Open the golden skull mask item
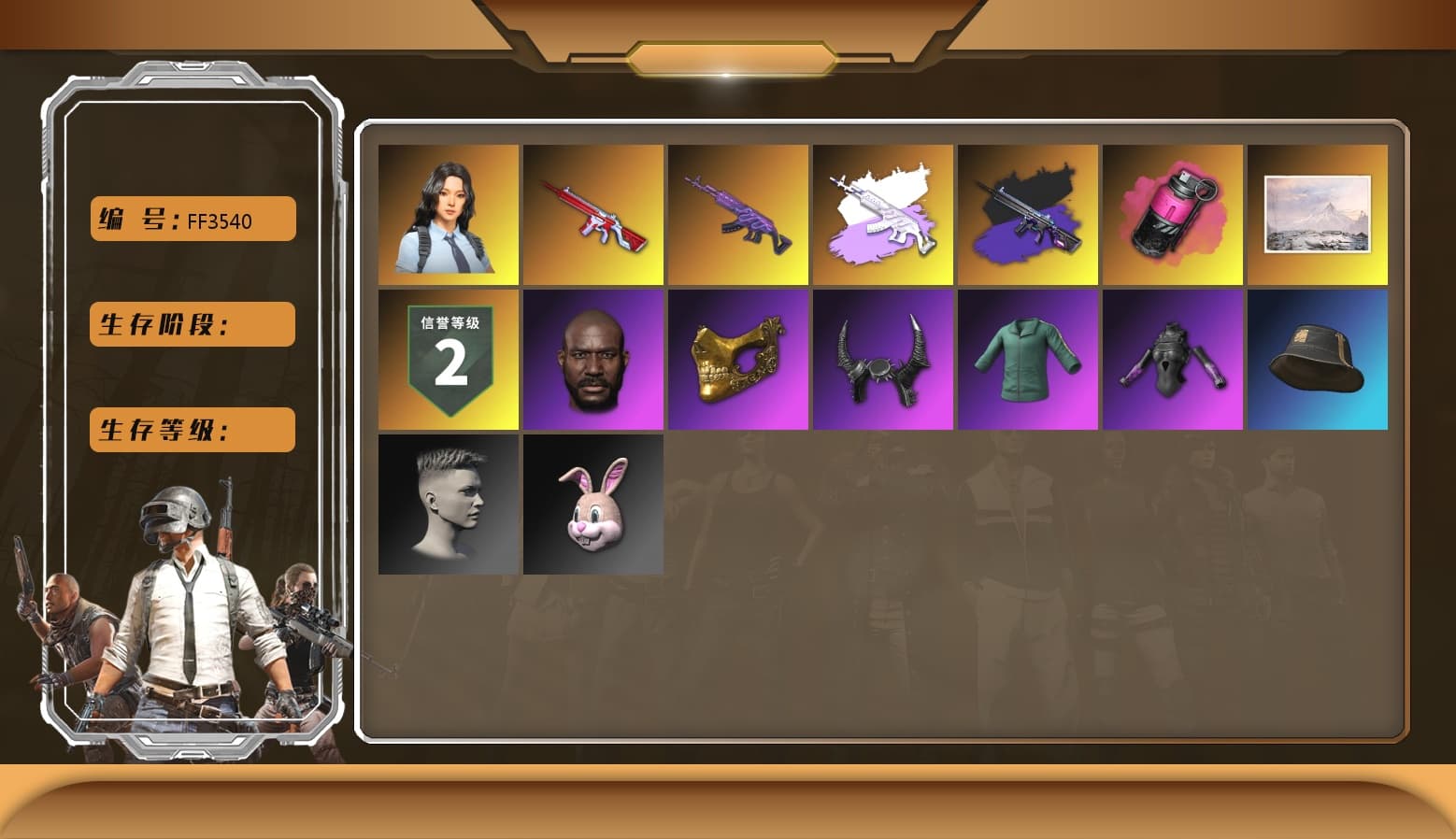Viewport: 1456px width, 839px height. (737, 359)
